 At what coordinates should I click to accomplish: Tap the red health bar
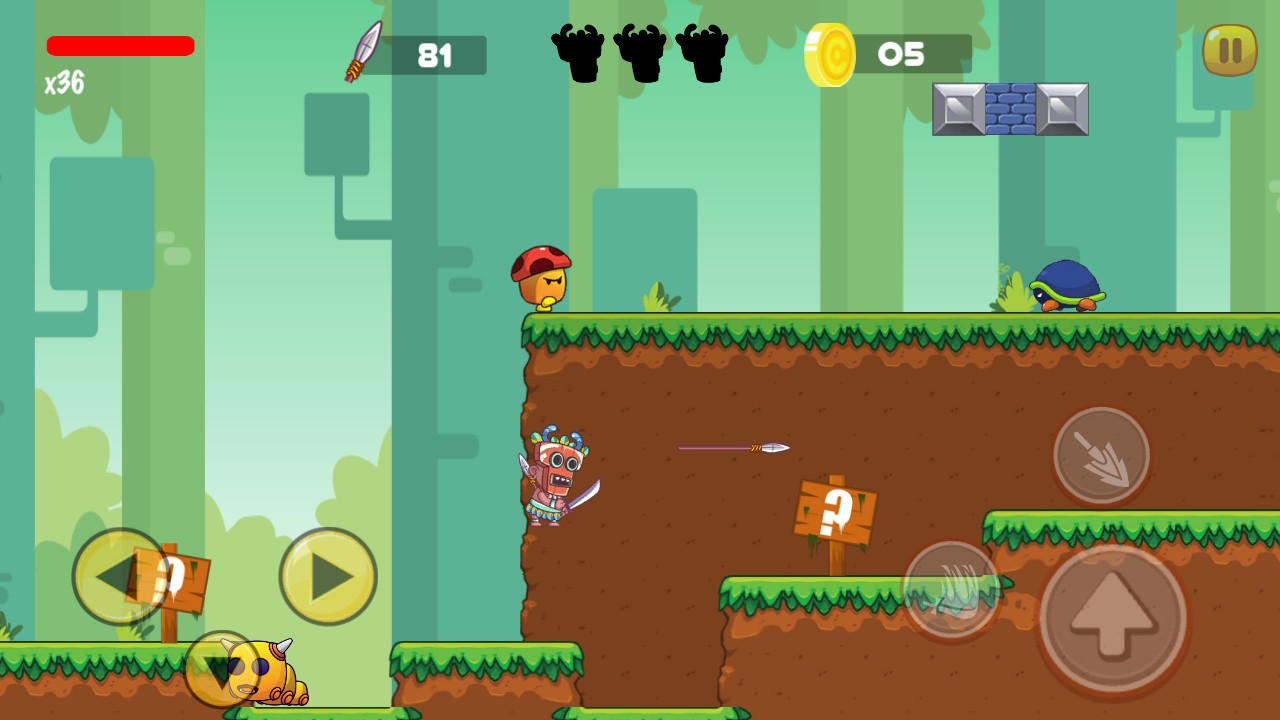tap(120, 46)
